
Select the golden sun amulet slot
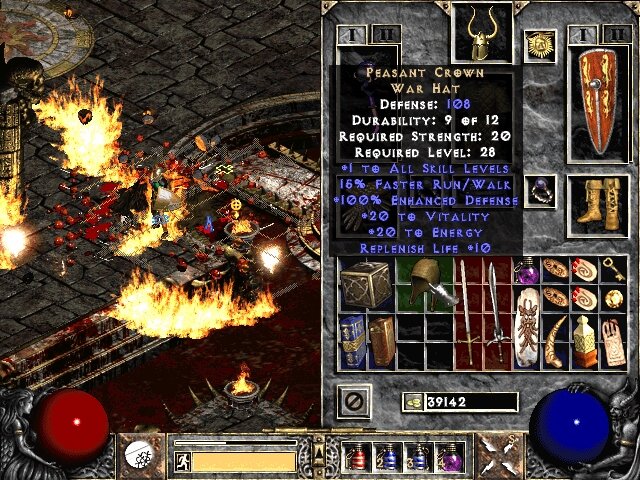(540, 46)
